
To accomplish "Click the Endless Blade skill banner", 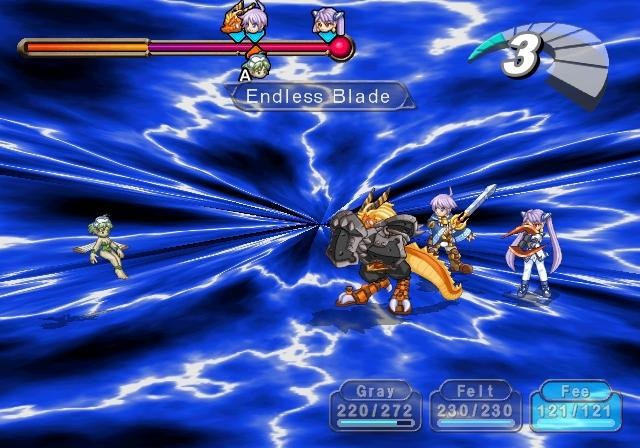I will (x=319, y=96).
